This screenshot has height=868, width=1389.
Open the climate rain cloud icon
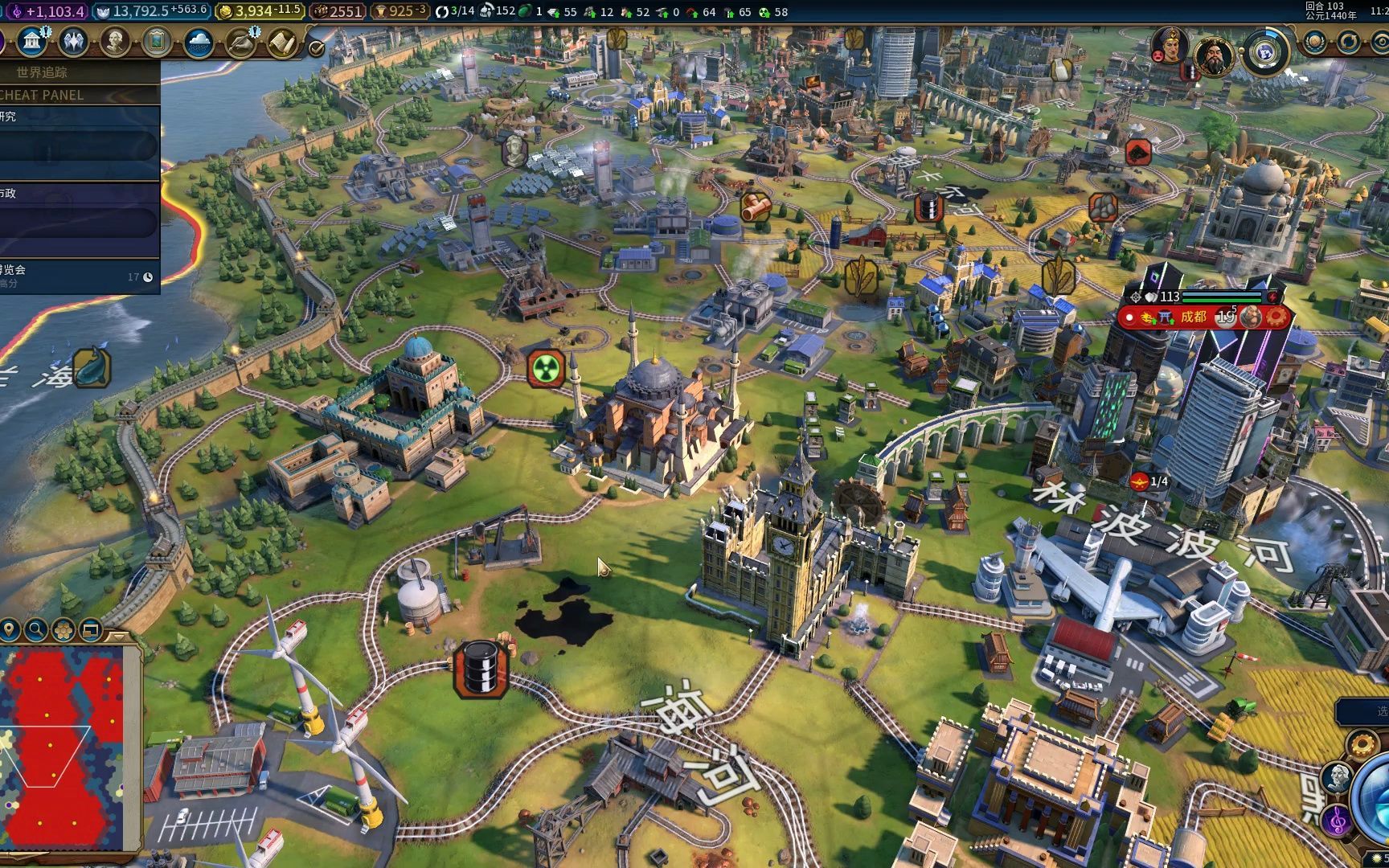[x=199, y=43]
